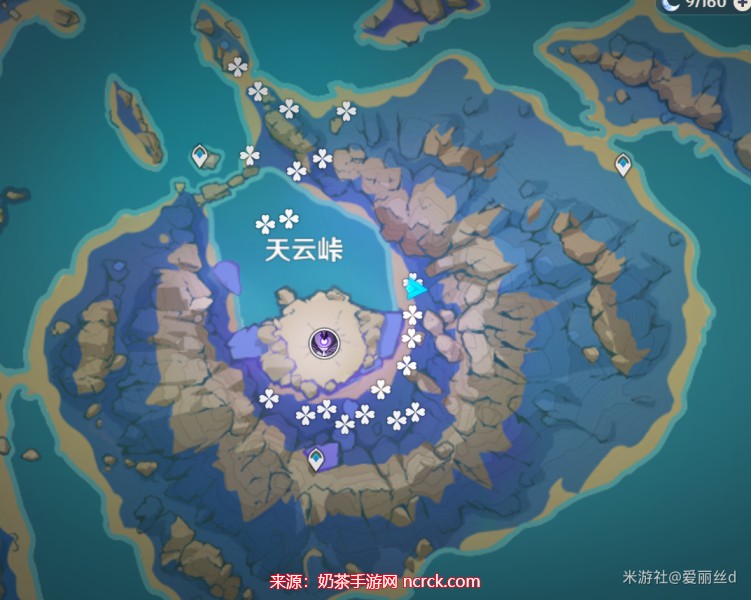Select the teleport waypoint on the northeast island
The width and height of the screenshot is (751, 600).
[x=623, y=164]
